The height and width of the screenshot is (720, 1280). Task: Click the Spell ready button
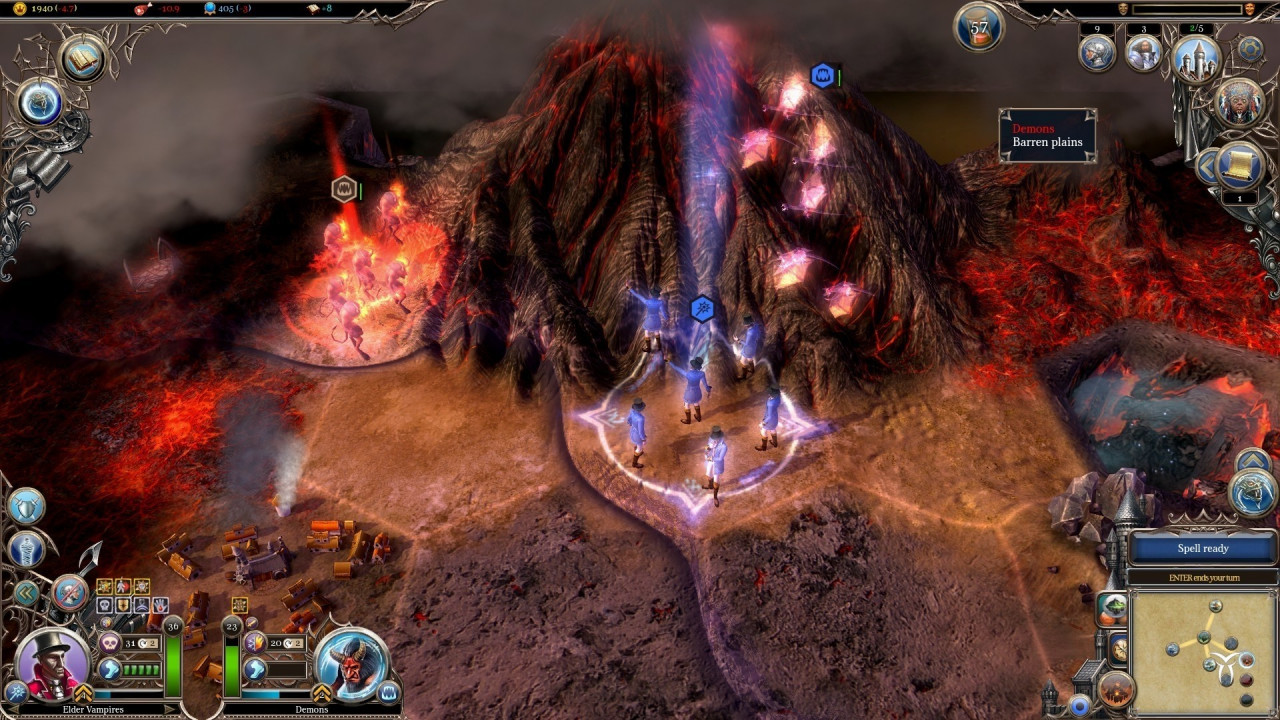tap(1202, 548)
